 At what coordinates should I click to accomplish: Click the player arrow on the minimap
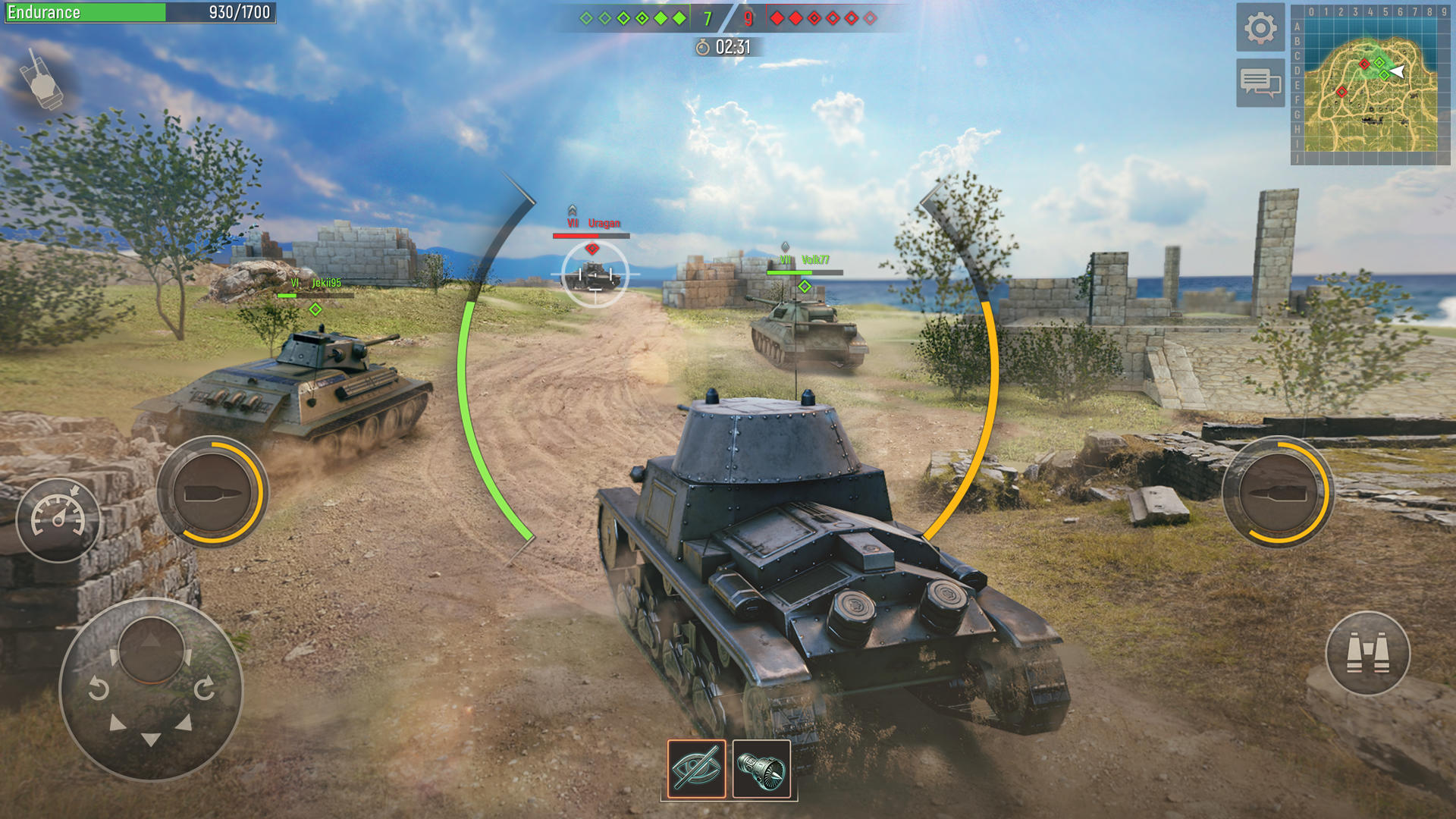click(x=1398, y=71)
